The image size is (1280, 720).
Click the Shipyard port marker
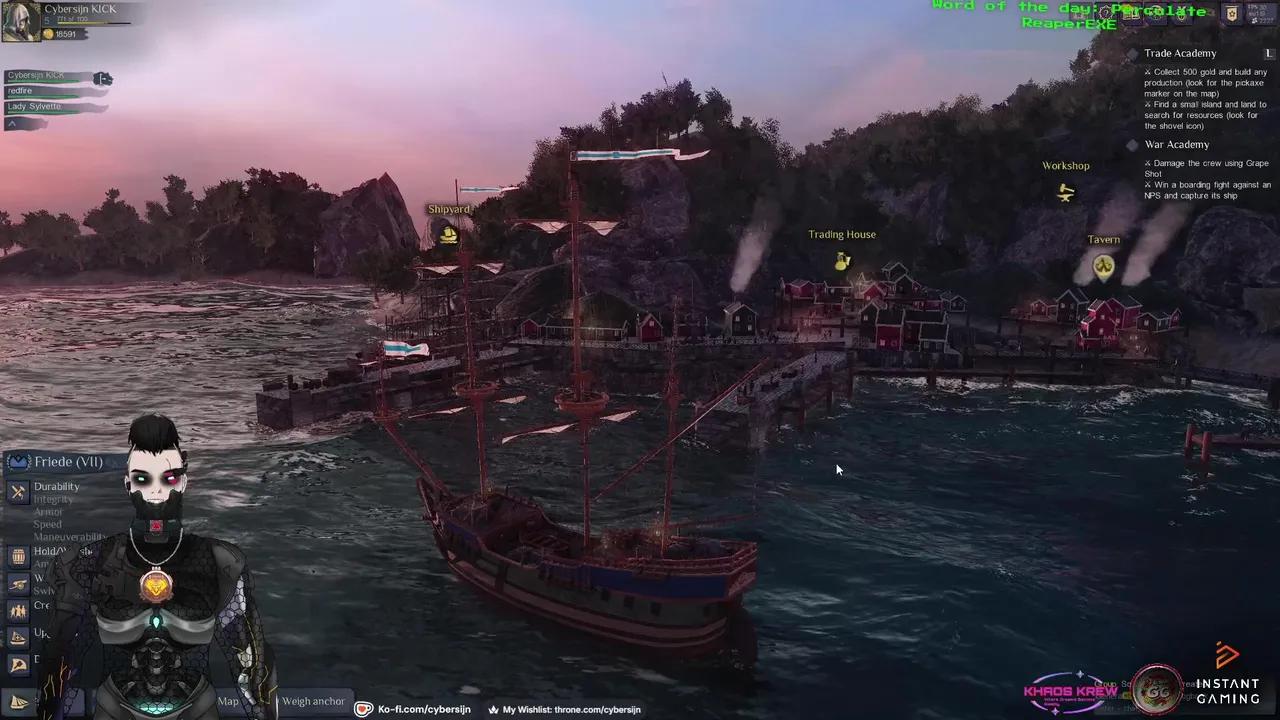coord(449,235)
